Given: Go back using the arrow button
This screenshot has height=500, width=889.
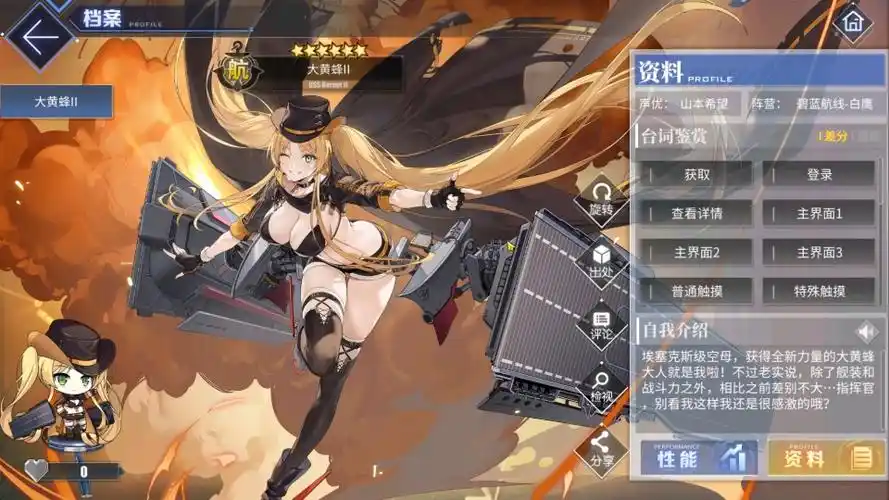Looking at the screenshot, I should pos(40,37).
